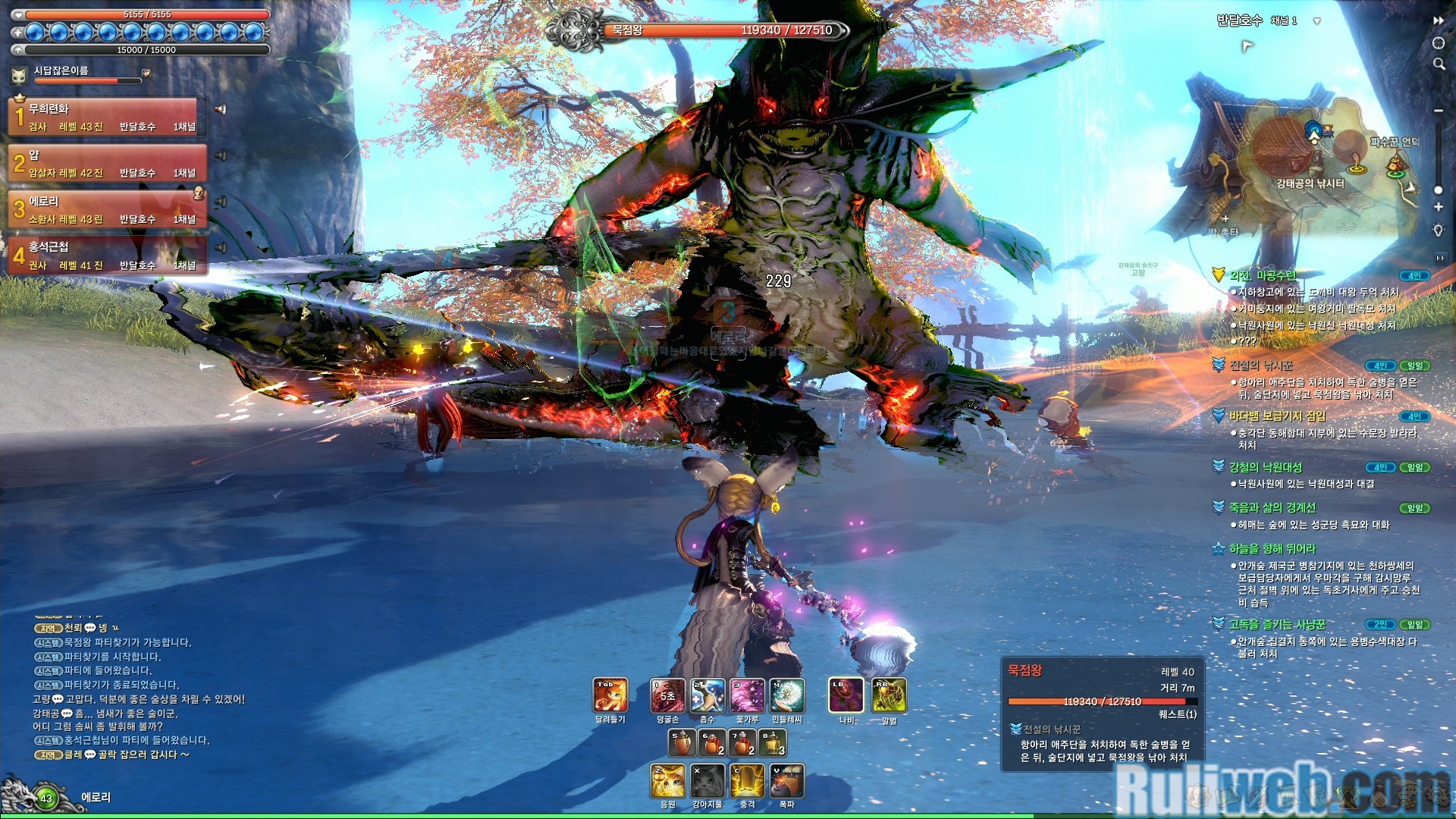Select the 전설의 낚시꾼 quest tracker entry
The width and height of the screenshot is (1456, 819).
[1261, 366]
